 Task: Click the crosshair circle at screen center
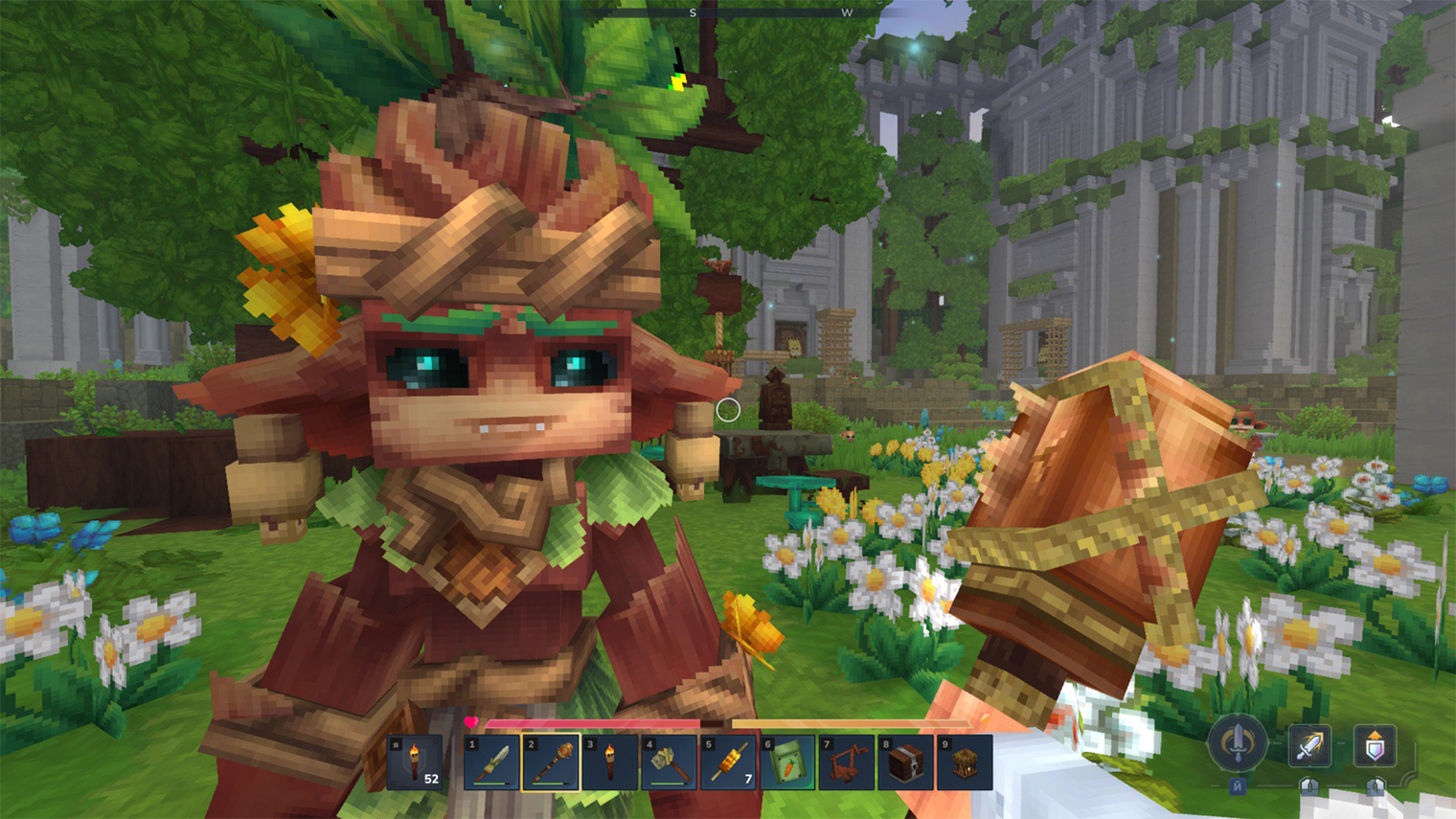point(728,410)
